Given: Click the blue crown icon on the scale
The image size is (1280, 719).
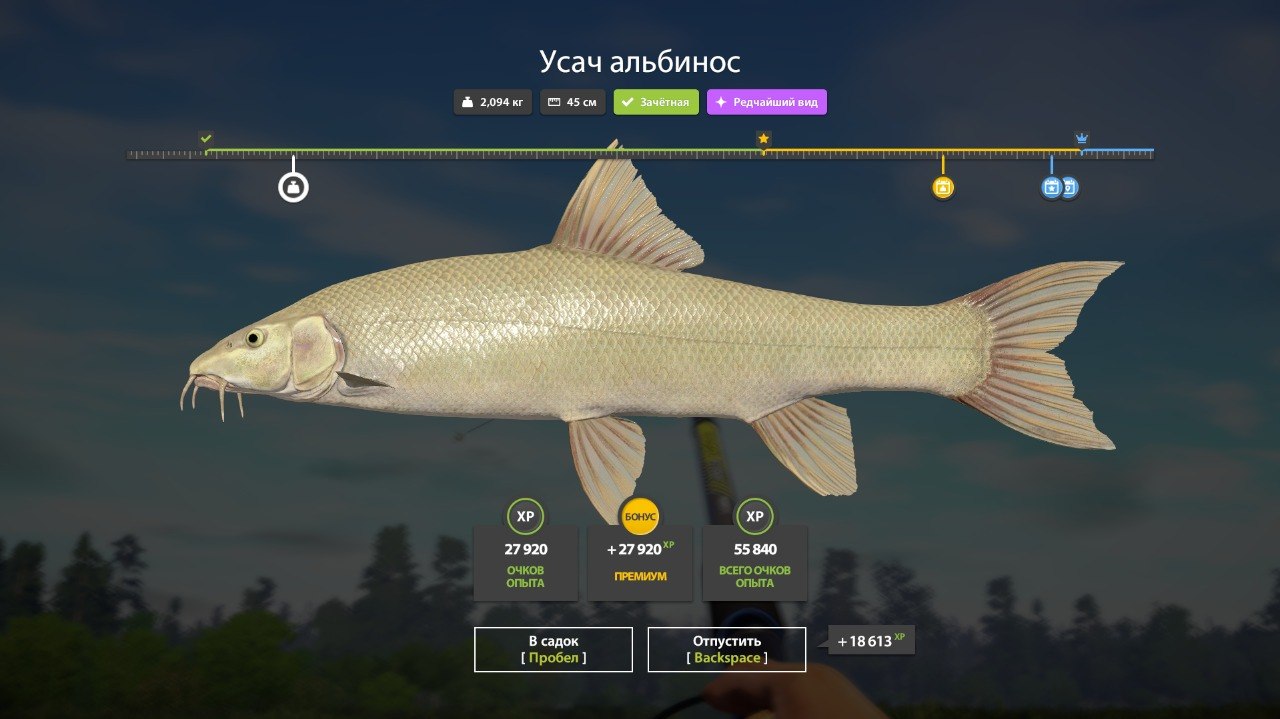Looking at the screenshot, I should [x=1081, y=138].
